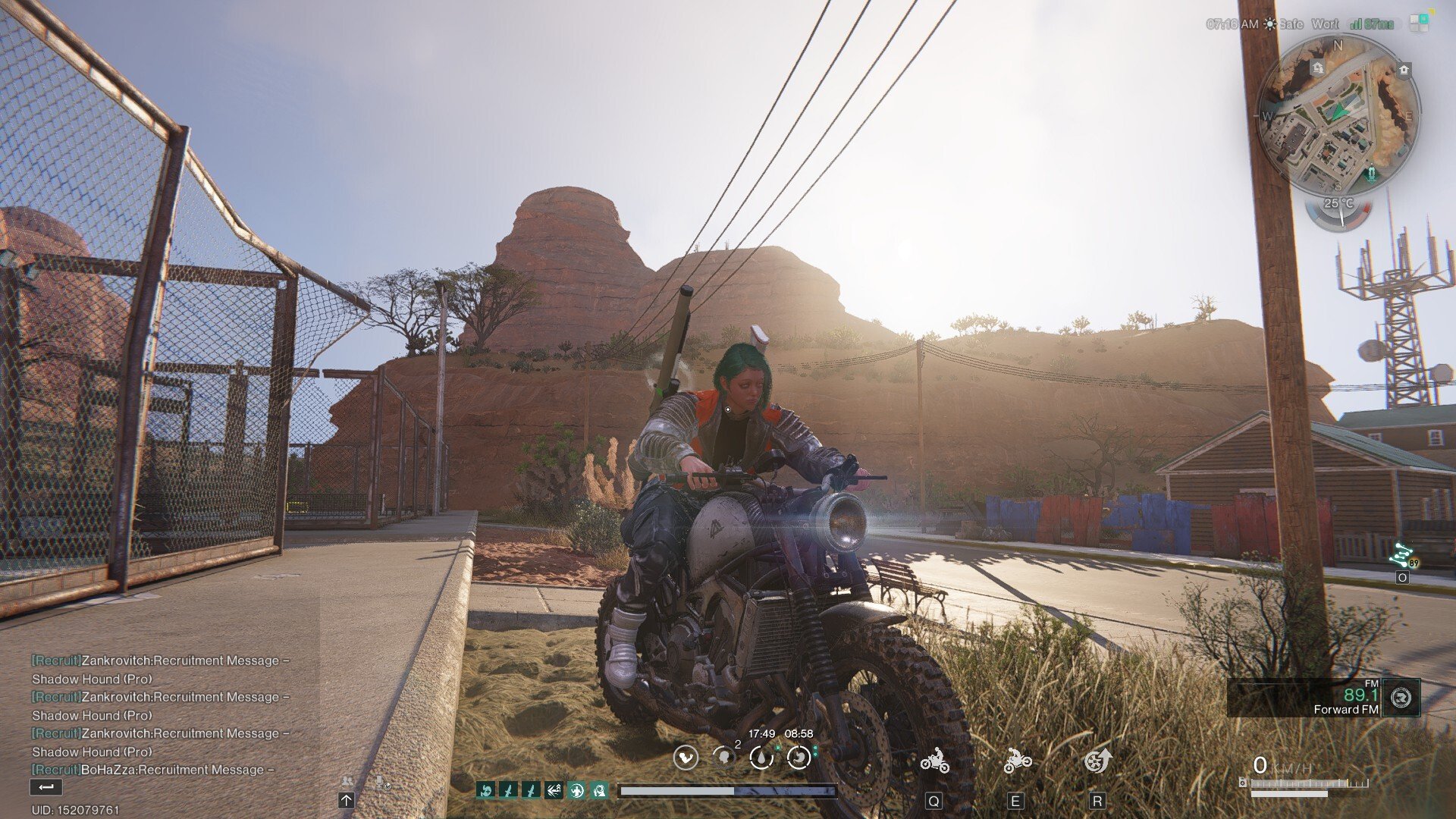Image resolution: width=1456 pixels, height=819 pixels.
Task: Select the teal beacon marker on minimap
Action: click(x=1371, y=176)
